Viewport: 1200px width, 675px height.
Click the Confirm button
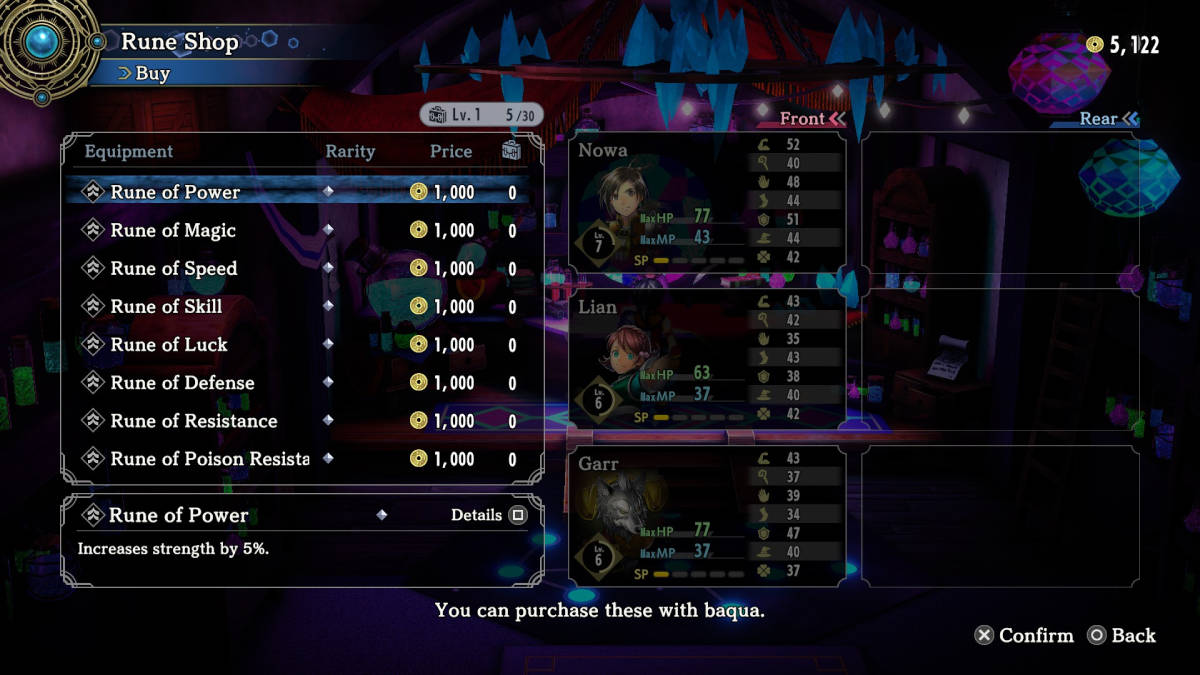(x=1024, y=635)
